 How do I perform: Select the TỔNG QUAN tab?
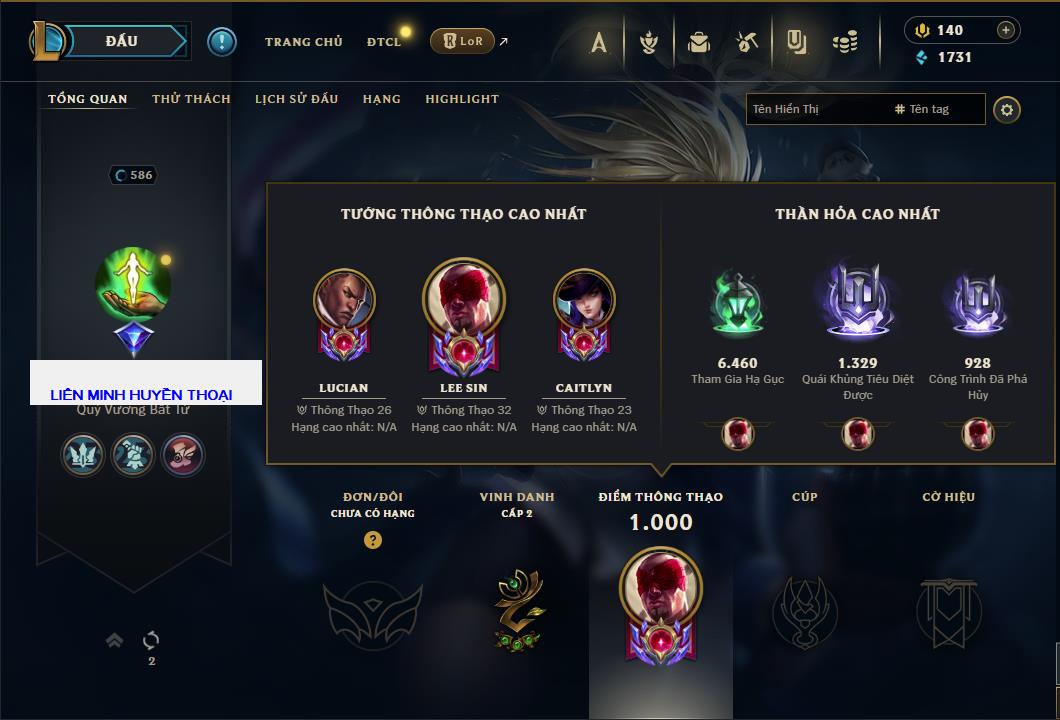[88, 99]
